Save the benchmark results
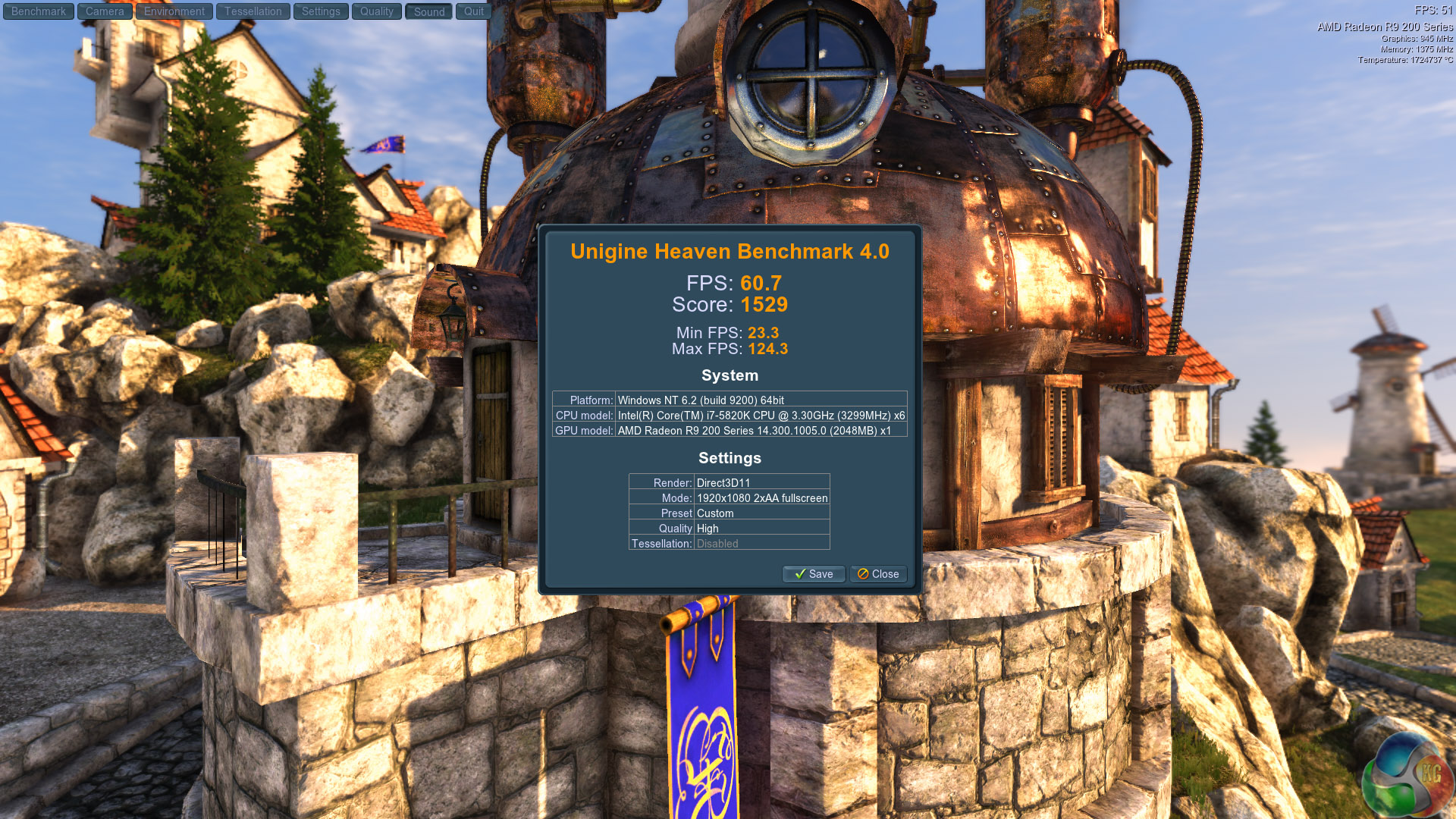This screenshot has width=1456, height=819. [814, 574]
